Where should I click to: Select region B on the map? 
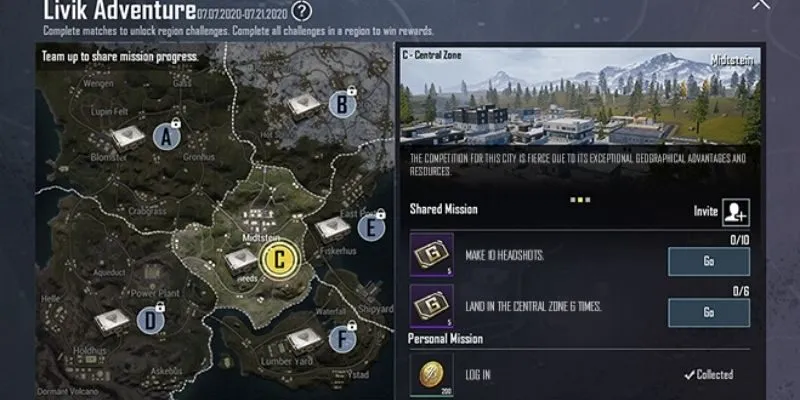[x=342, y=102]
